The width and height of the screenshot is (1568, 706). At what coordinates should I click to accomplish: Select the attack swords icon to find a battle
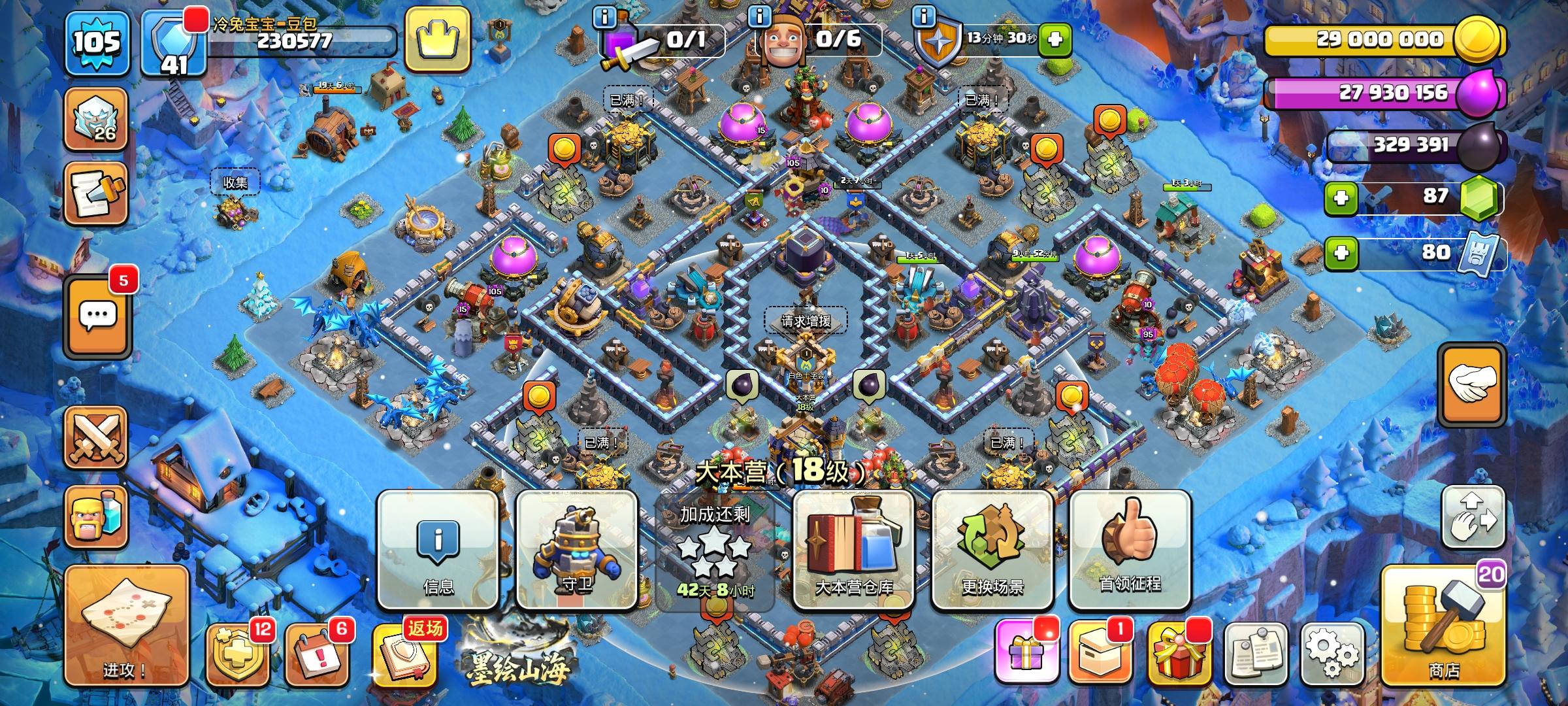click(97, 437)
